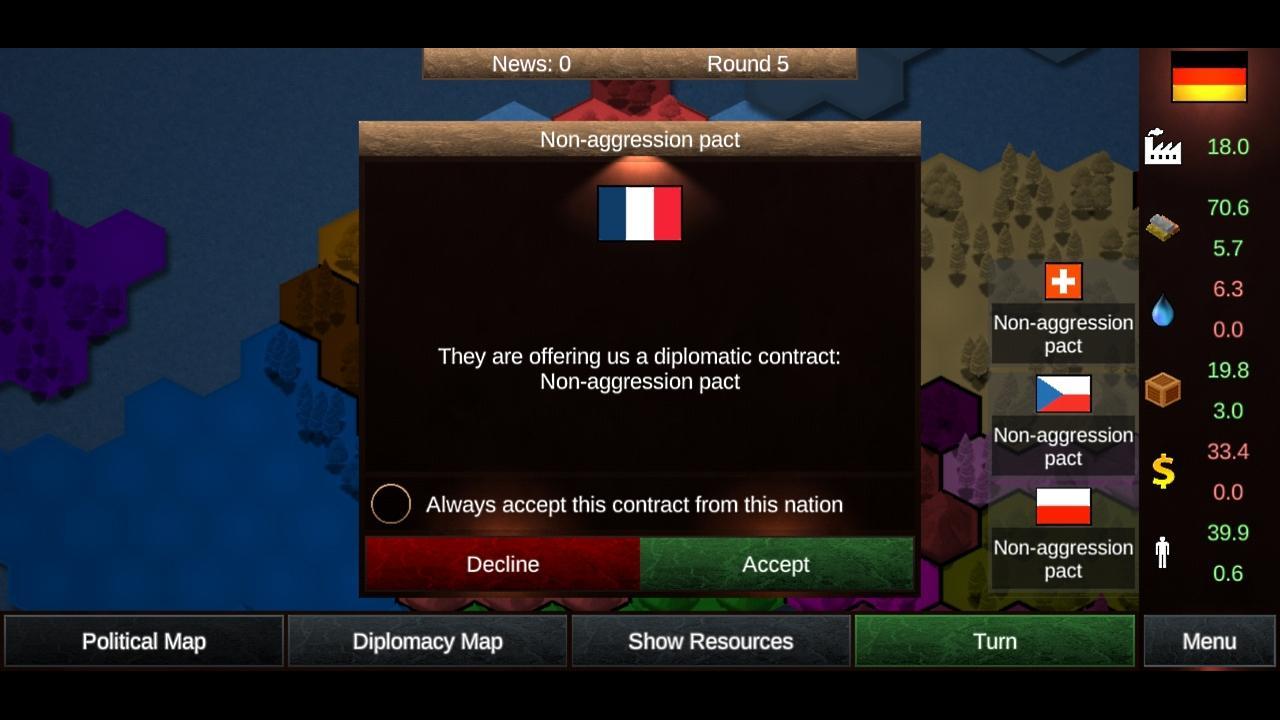Click the Czech flag notification icon

[1063, 394]
